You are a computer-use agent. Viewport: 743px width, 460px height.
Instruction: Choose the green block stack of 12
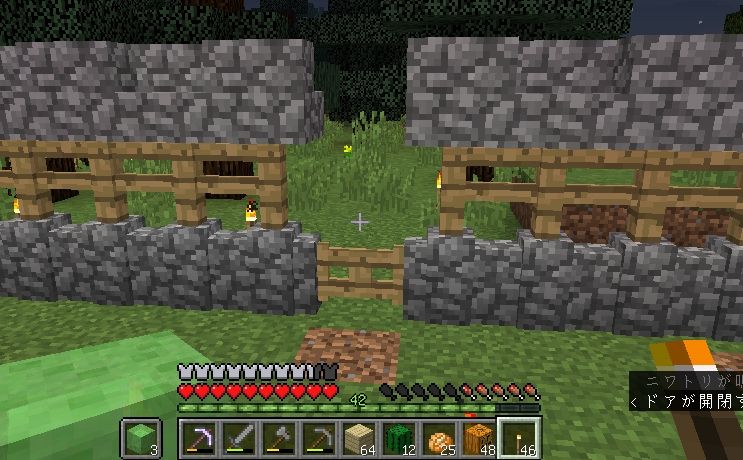tap(398, 438)
